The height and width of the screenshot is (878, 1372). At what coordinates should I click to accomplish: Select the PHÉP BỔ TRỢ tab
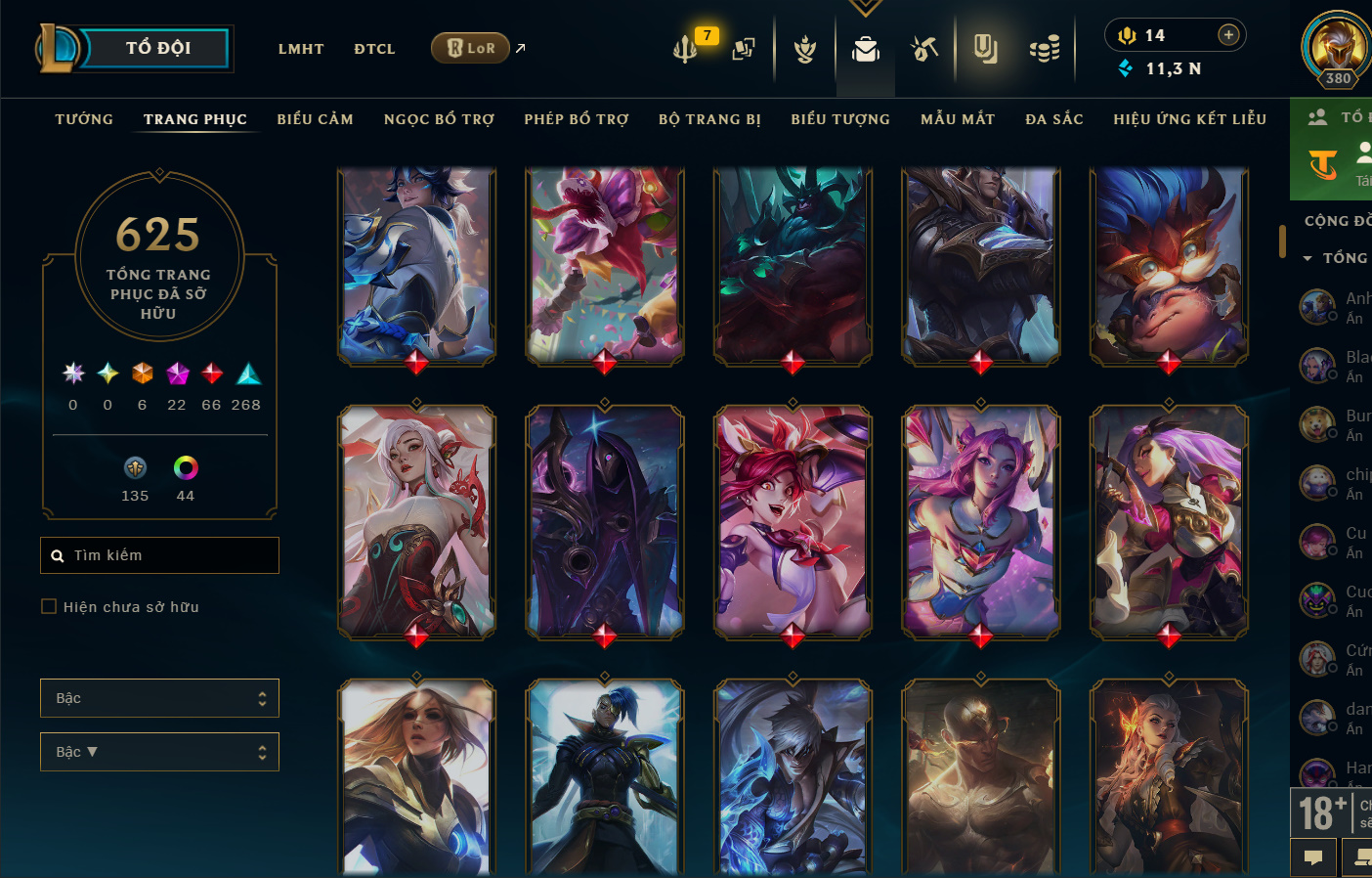[577, 119]
